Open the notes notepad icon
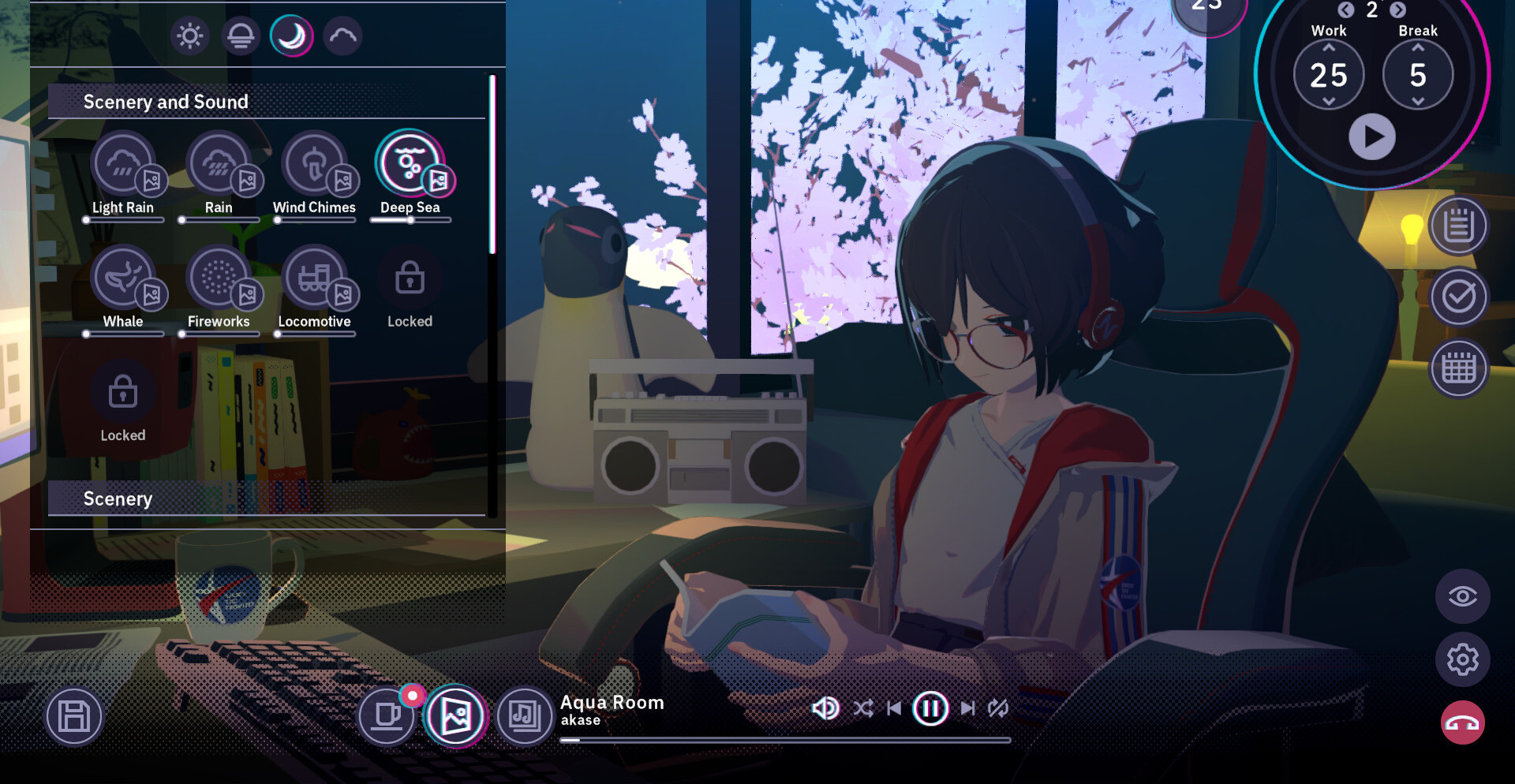This screenshot has height=784, width=1515. point(1458,226)
